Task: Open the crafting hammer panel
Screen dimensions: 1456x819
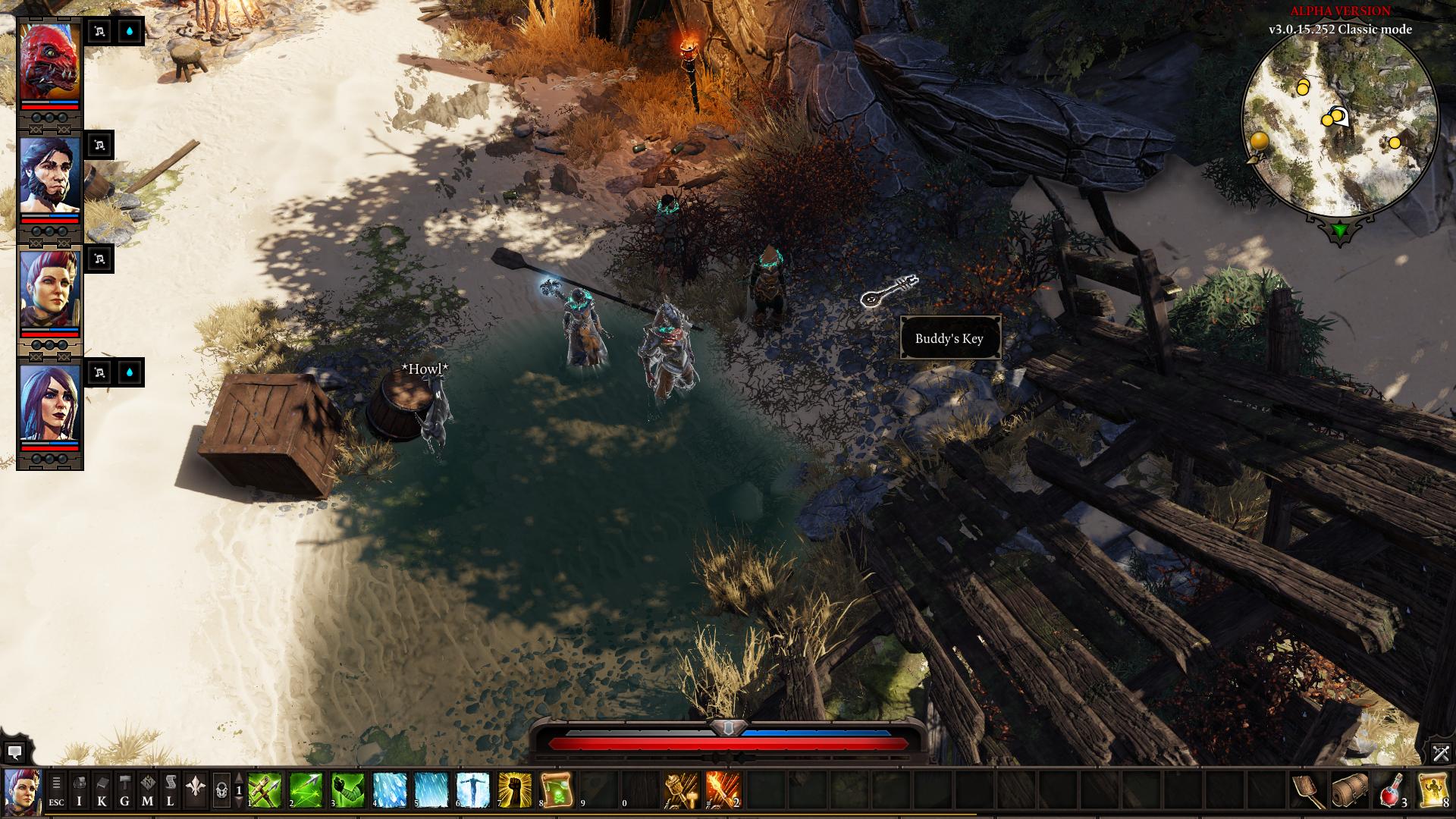Action: (x=124, y=792)
